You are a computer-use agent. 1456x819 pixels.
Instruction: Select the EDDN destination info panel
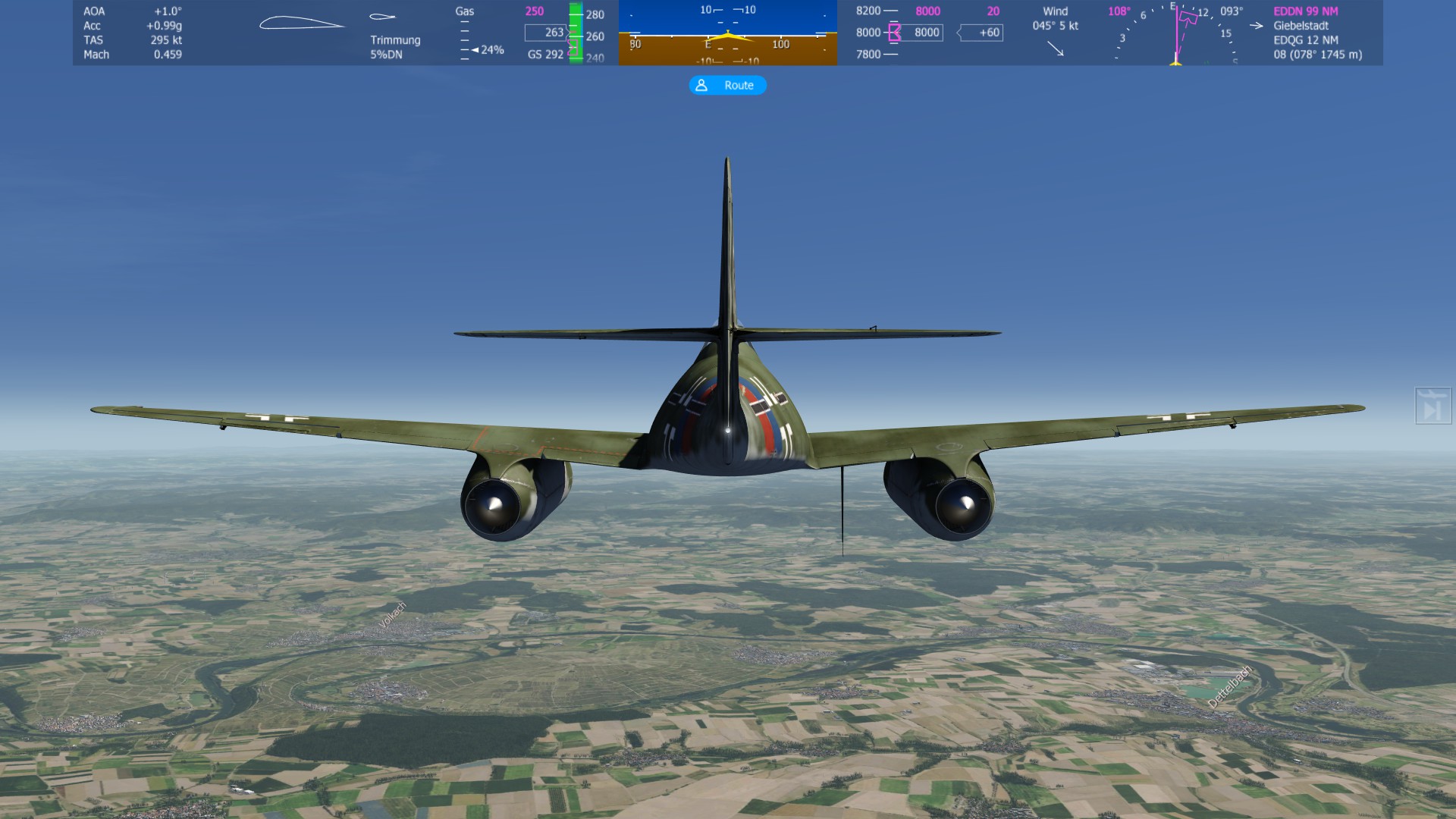(x=1316, y=33)
